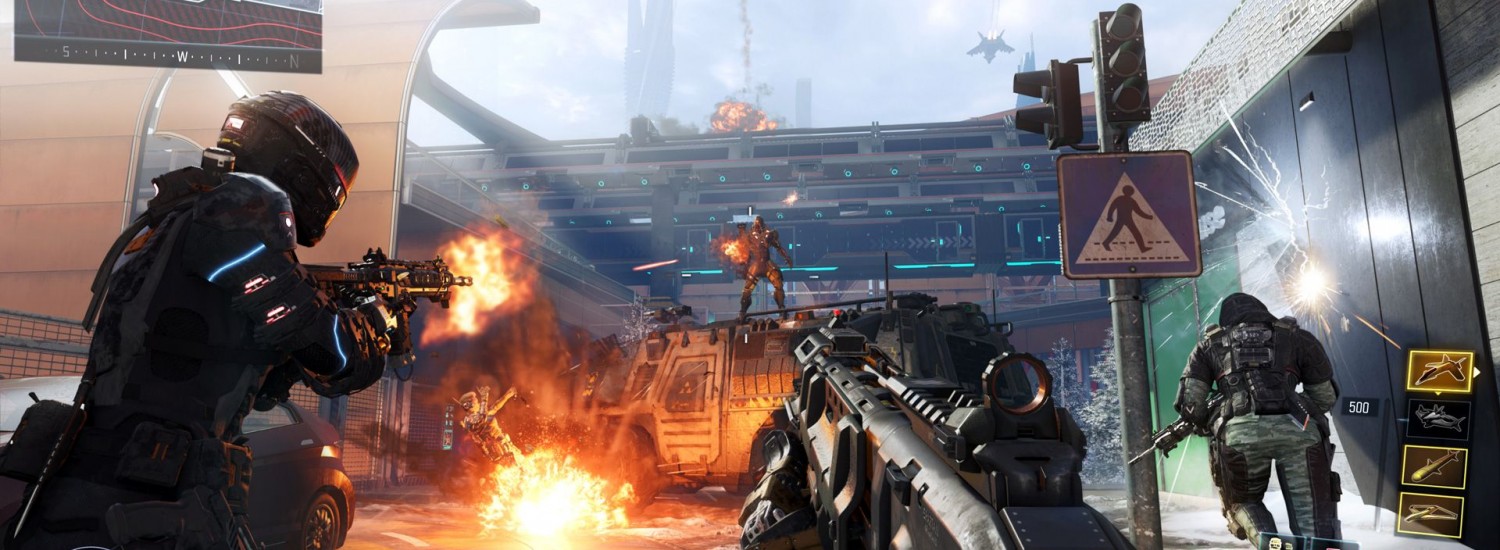Select the gold jet scorestreak icon

(x=1439, y=372)
